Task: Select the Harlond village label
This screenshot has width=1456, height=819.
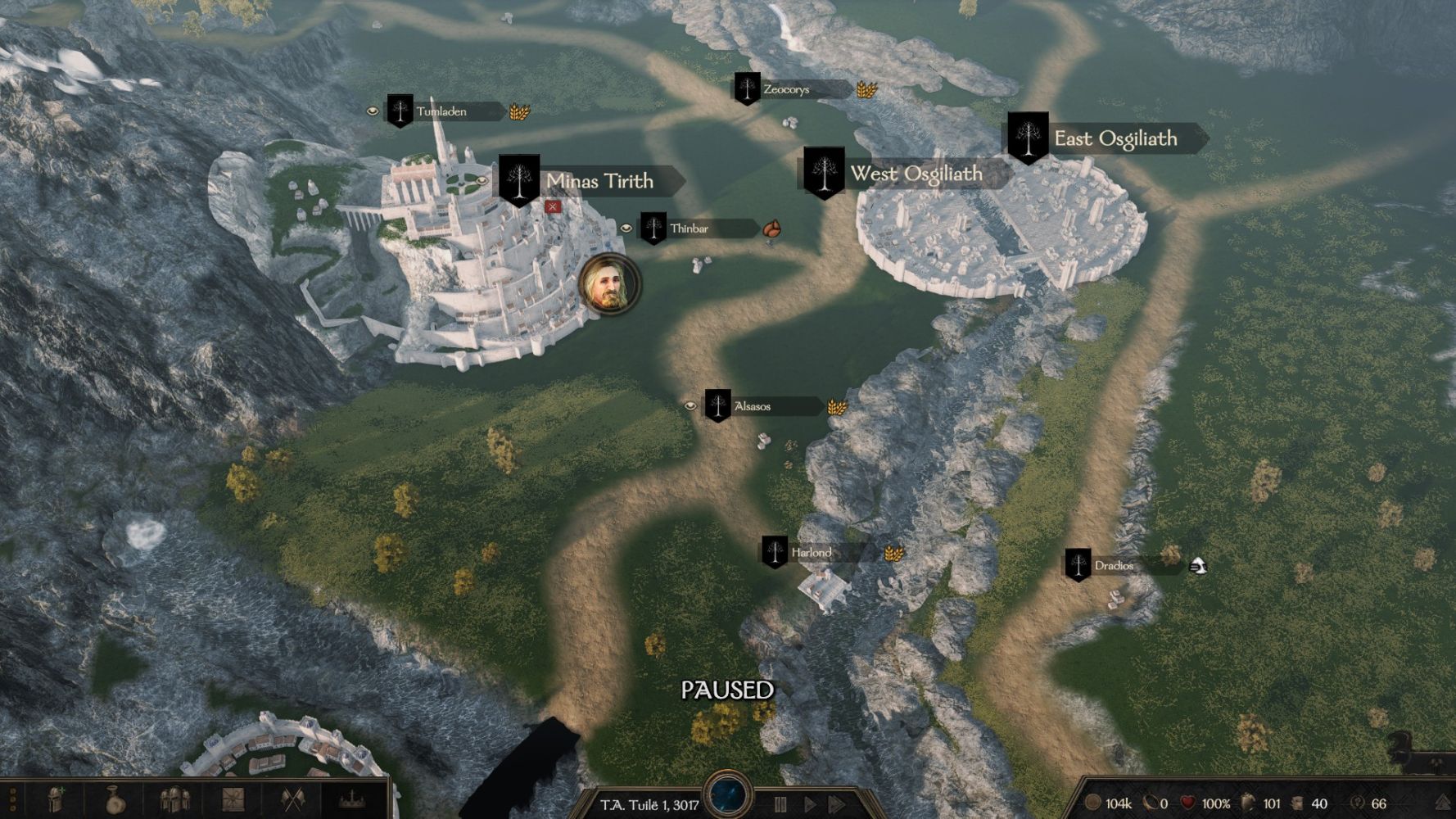Action: 811,553
